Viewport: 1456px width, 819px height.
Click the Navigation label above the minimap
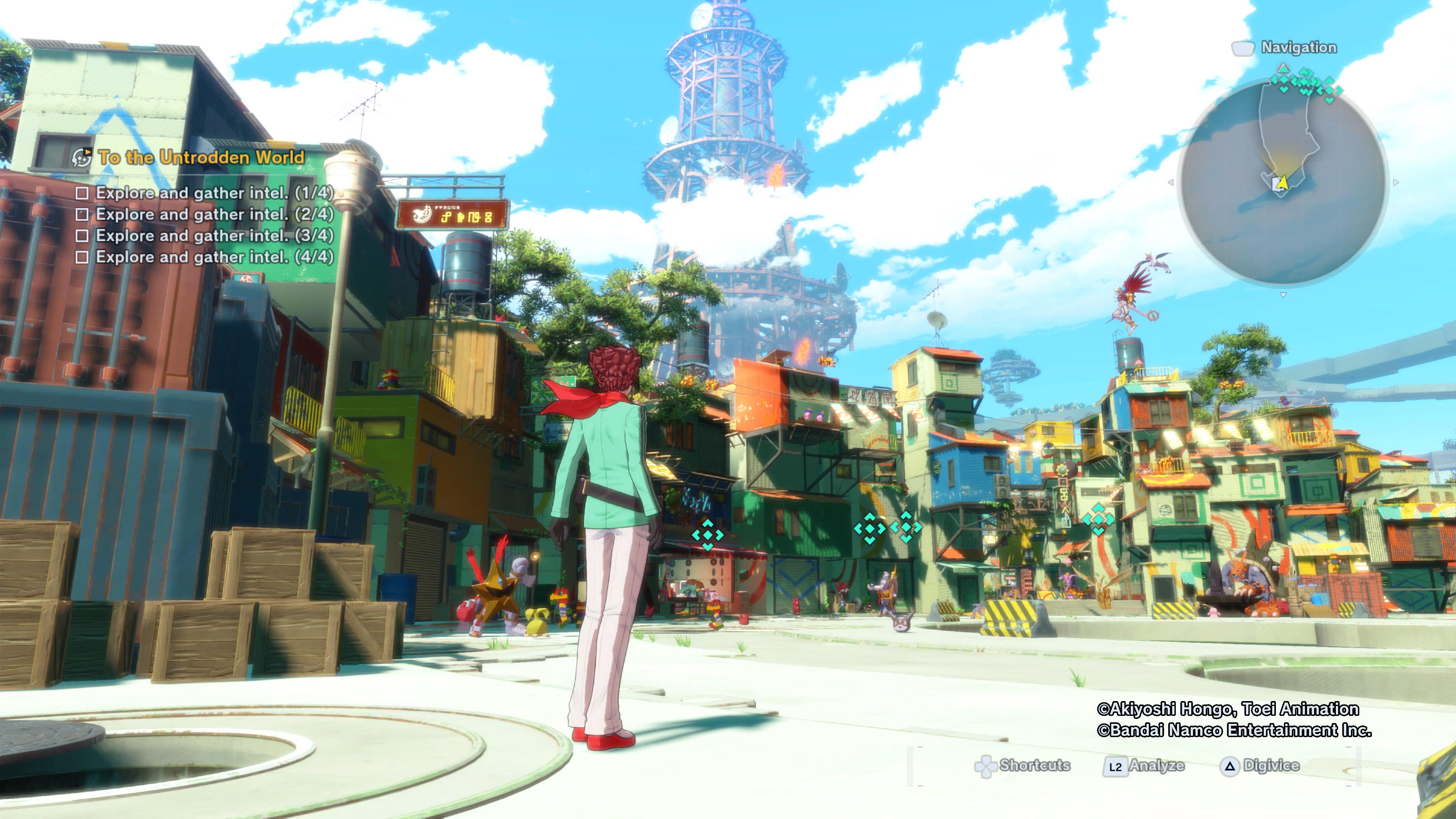(x=1298, y=48)
